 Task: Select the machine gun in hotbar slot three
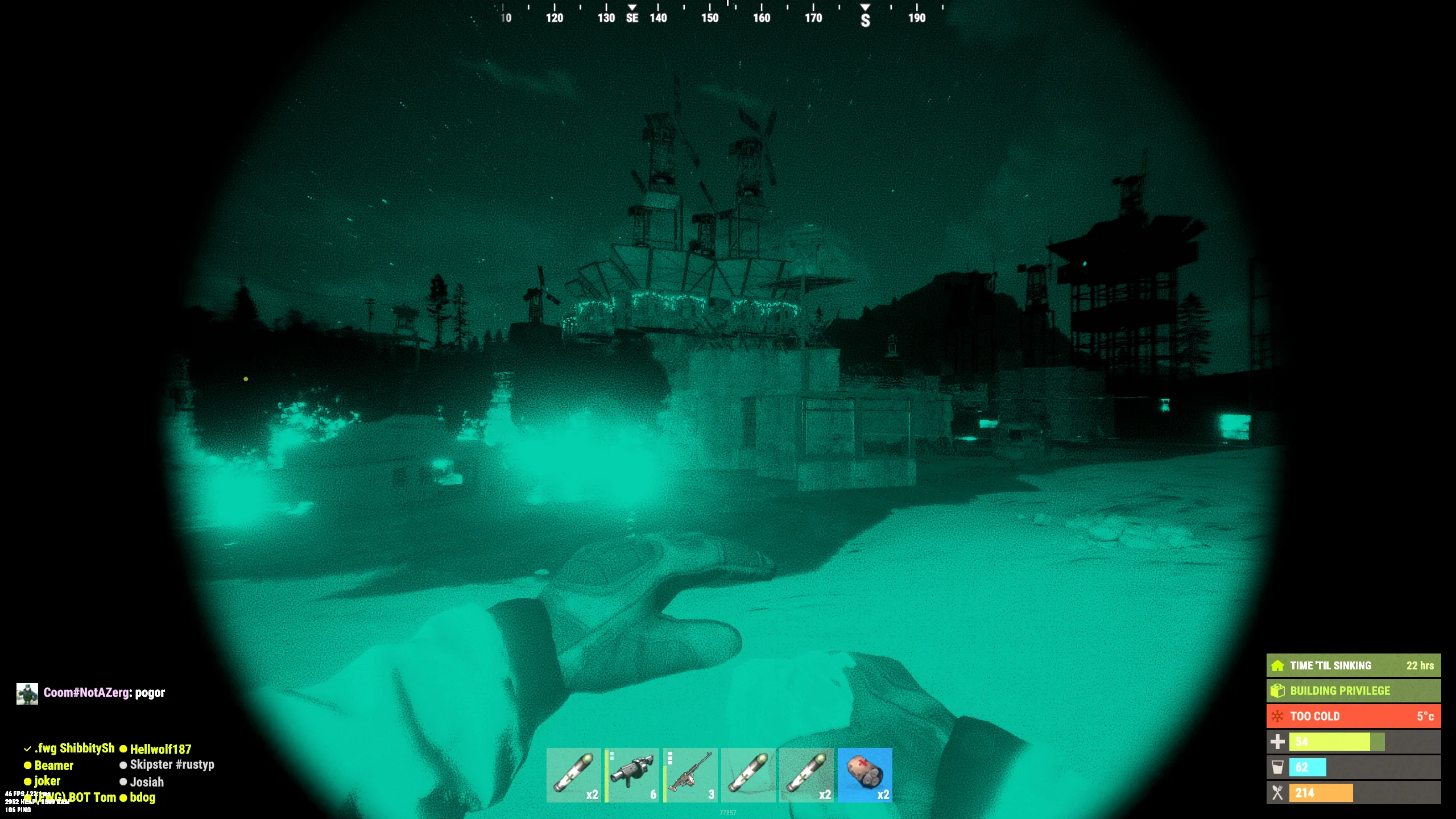(690, 777)
